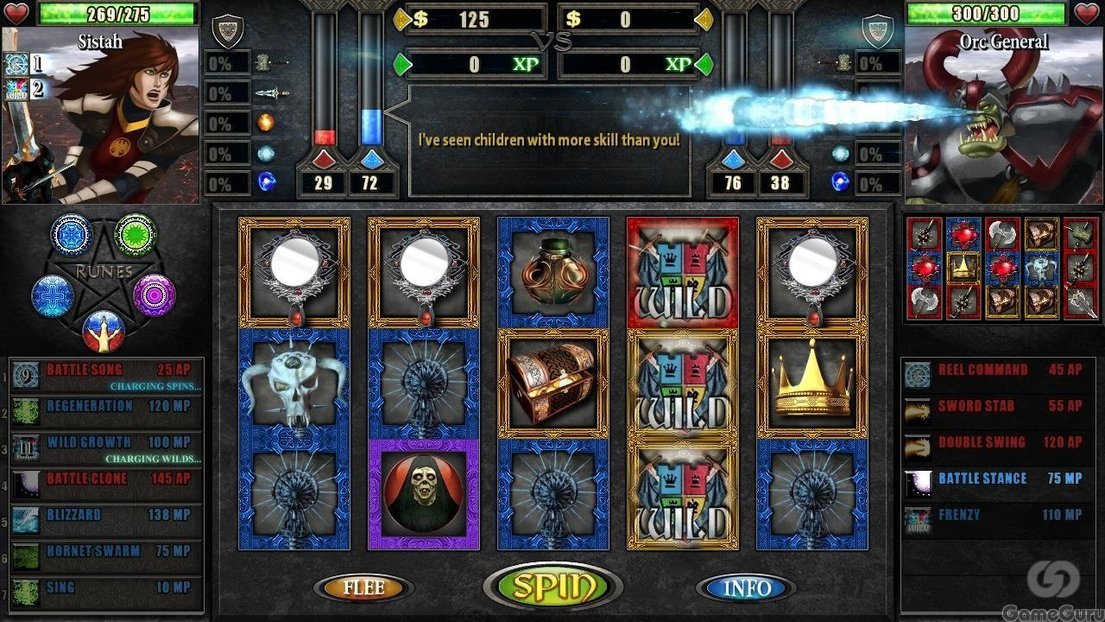1105x622 pixels.
Task: Cast the Blizzard spell
Action: click(x=106, y=516)
